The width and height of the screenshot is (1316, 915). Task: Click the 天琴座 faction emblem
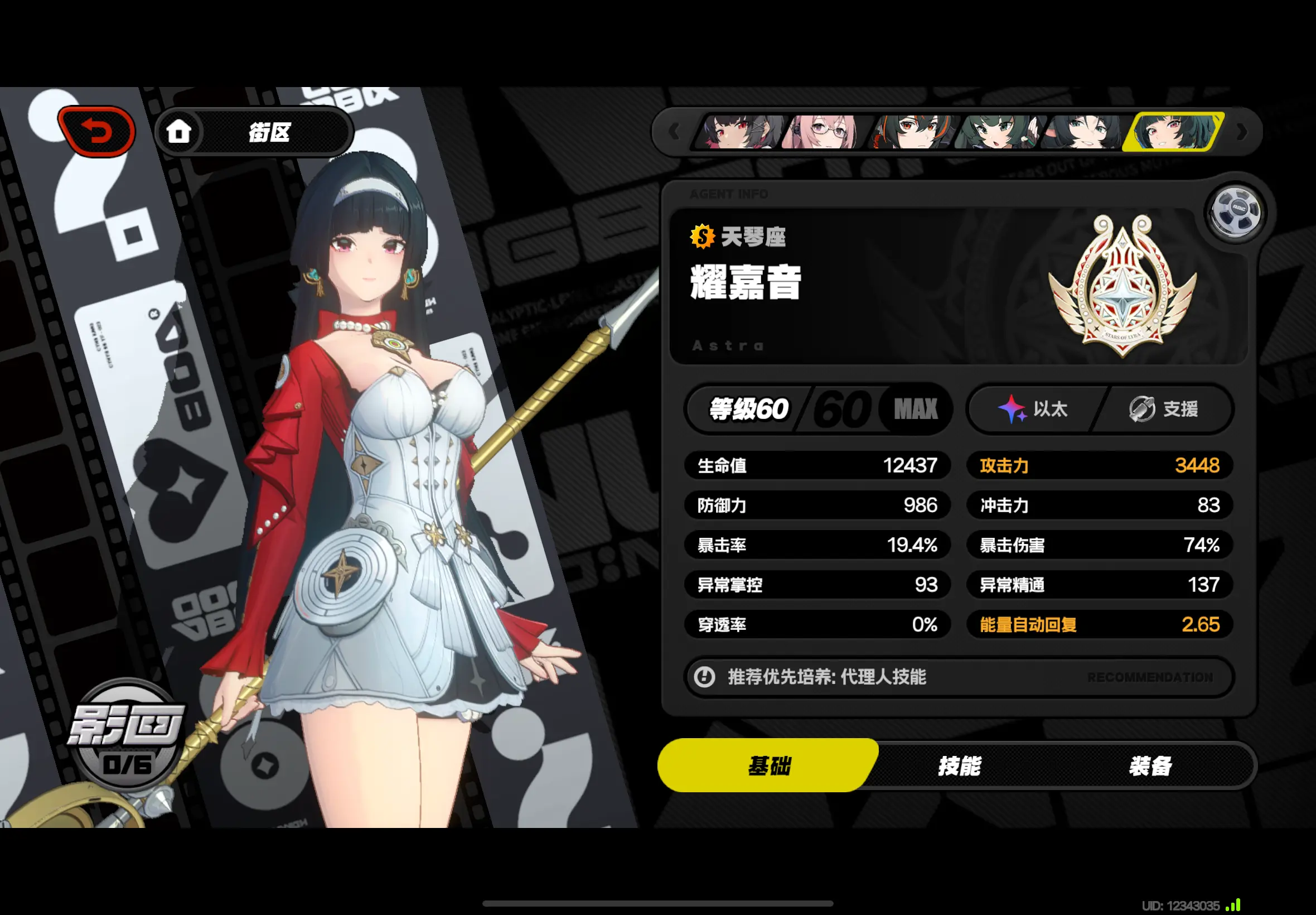click(x=1122, y=285)
